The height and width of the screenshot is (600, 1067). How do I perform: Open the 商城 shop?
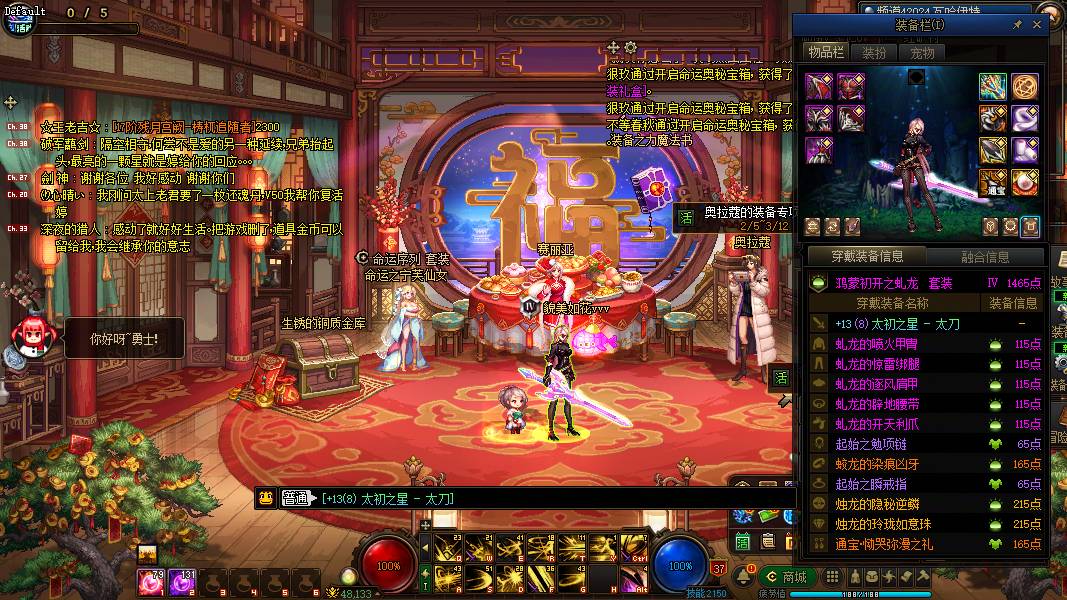(785, 577)
